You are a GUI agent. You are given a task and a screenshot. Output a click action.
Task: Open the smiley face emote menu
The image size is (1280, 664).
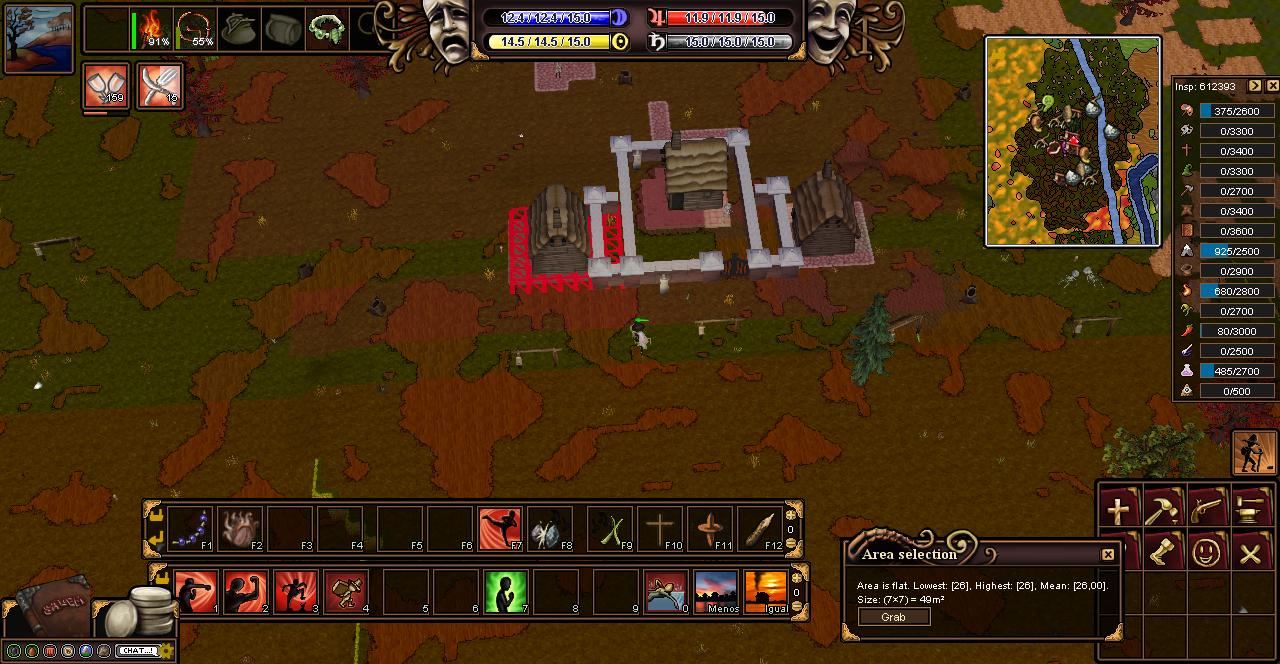pos(1206,553)
